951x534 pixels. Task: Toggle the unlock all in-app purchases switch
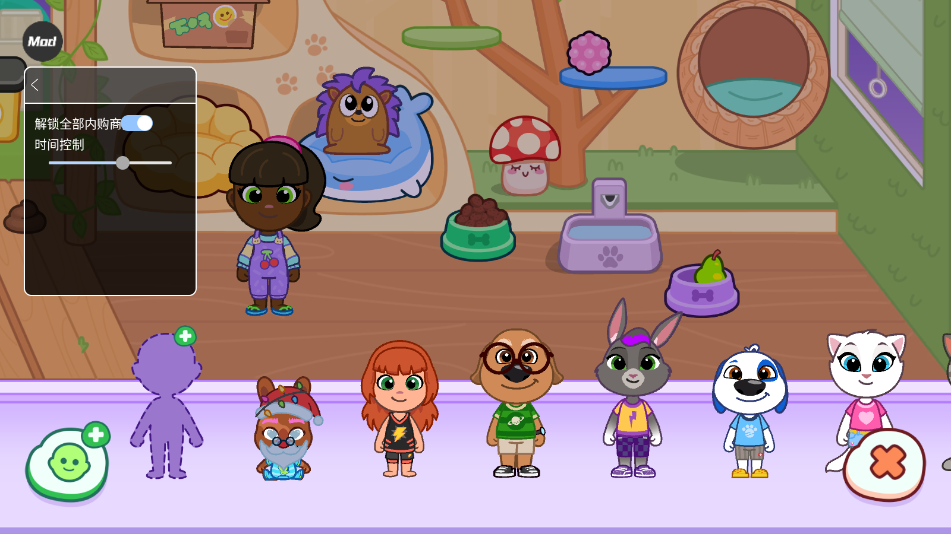pyautogui.click(x=137, y=123)
